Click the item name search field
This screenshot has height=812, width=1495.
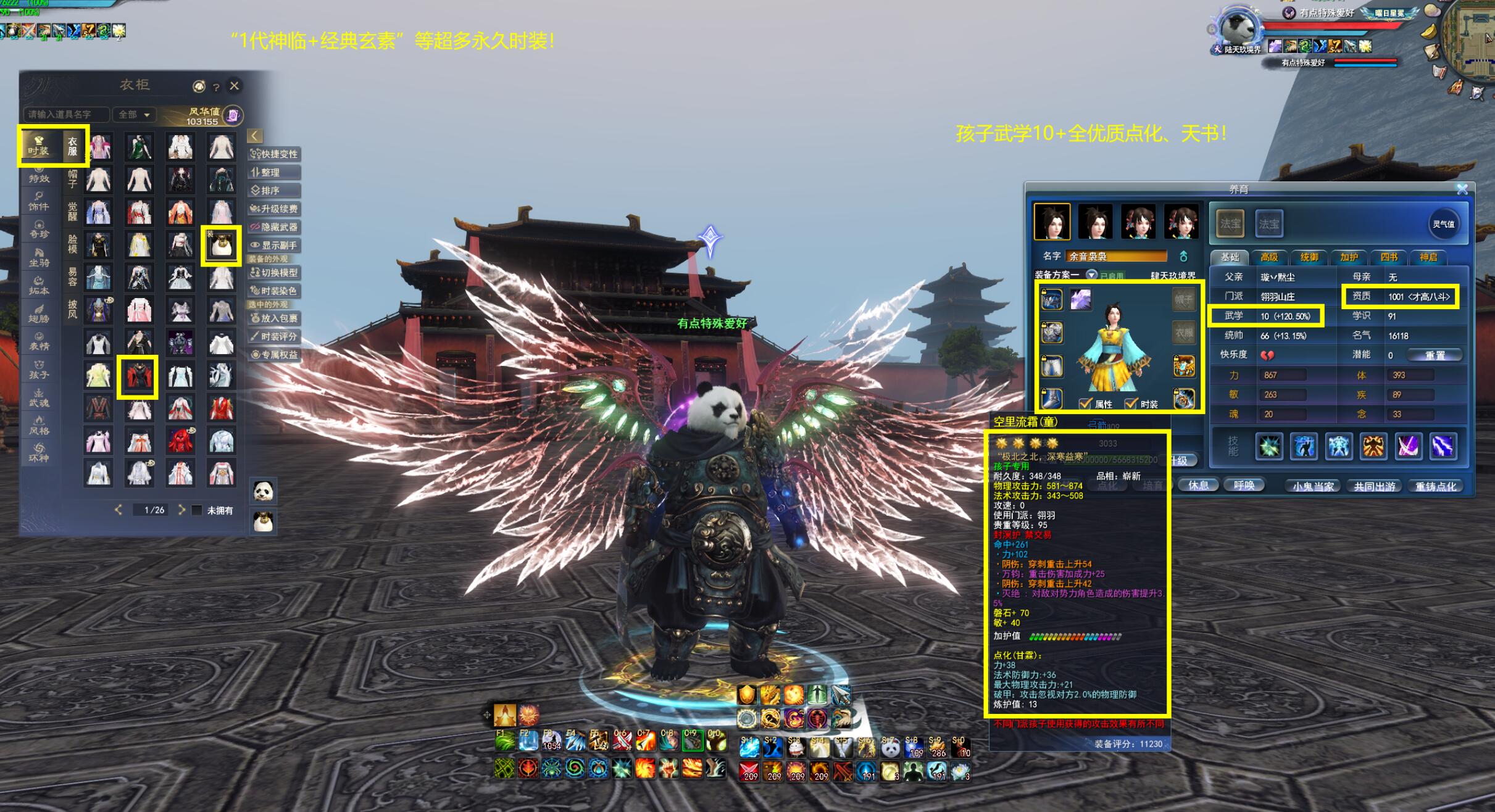pos(65,115)
